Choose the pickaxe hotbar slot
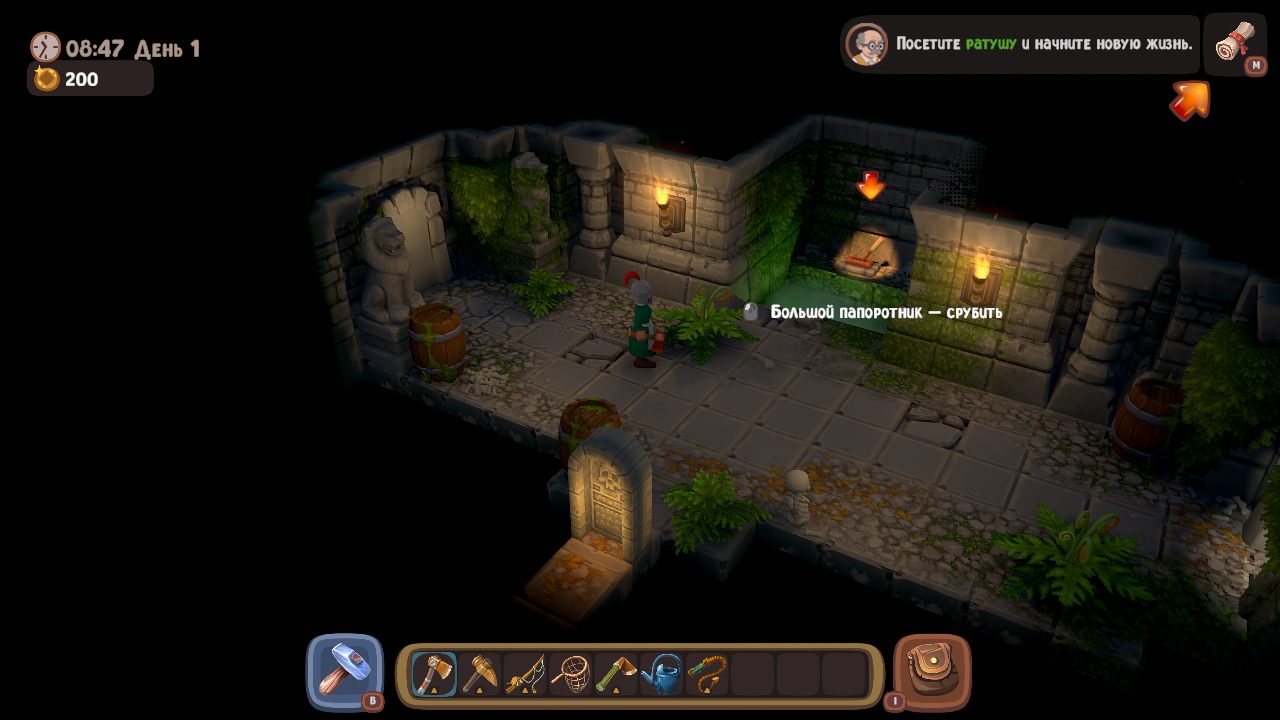This screenshot has height=720, width=1280. (x=480, y=674)
